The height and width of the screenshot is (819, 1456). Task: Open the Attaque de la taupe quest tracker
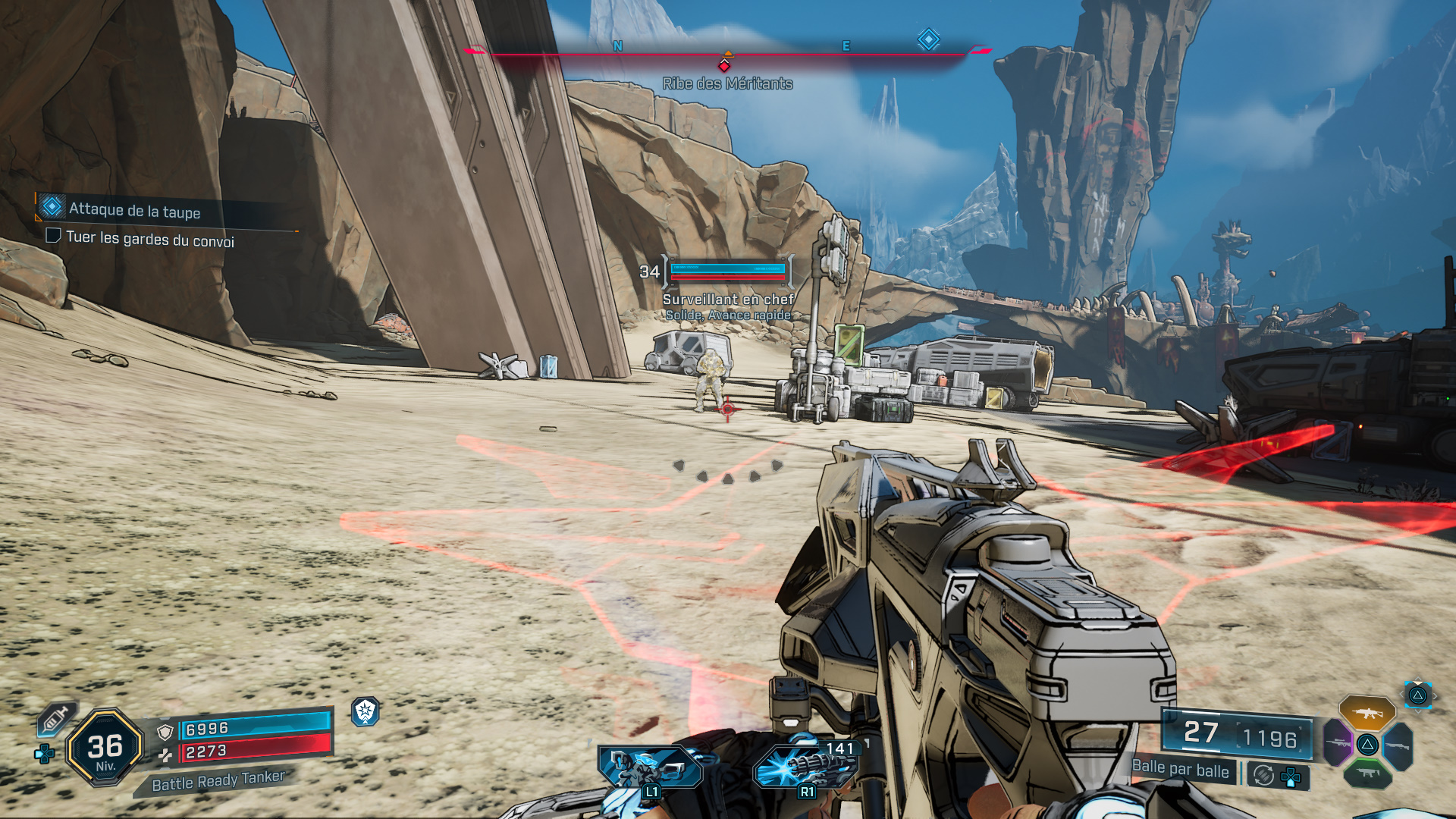point(134,210)
